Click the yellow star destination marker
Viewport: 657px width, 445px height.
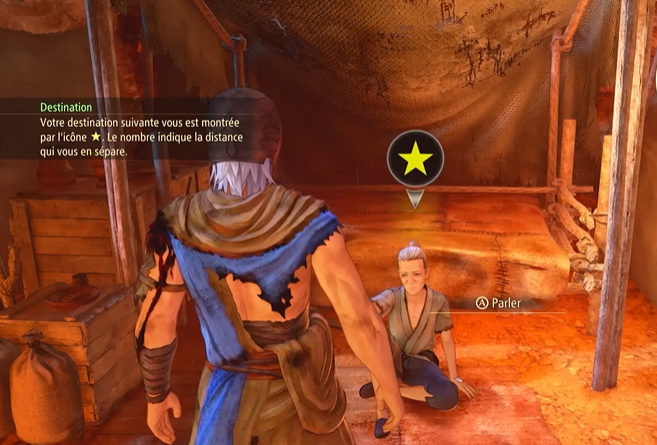click(415, 159)
